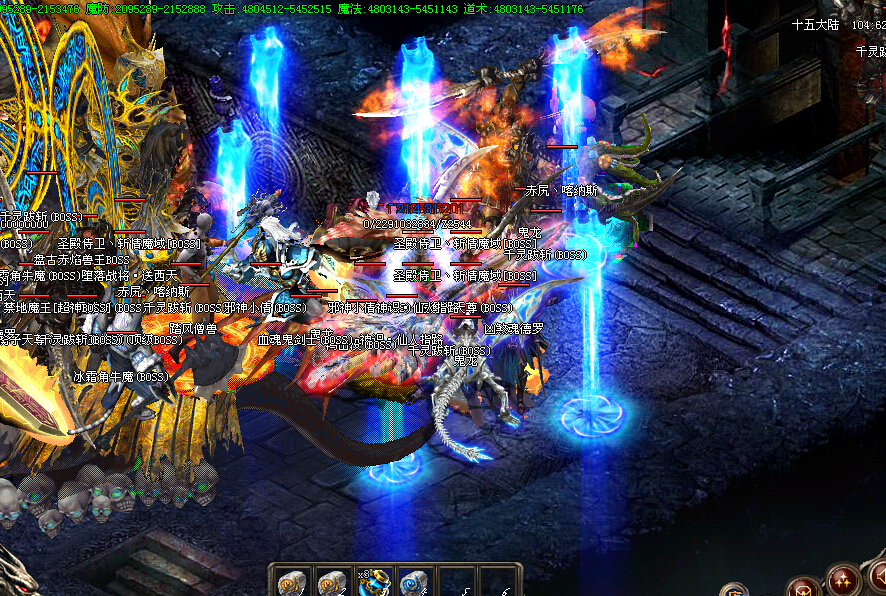Click the red button with three gold stars
The width and height of the screenshot is (886, 596).
tap(843, 581)
